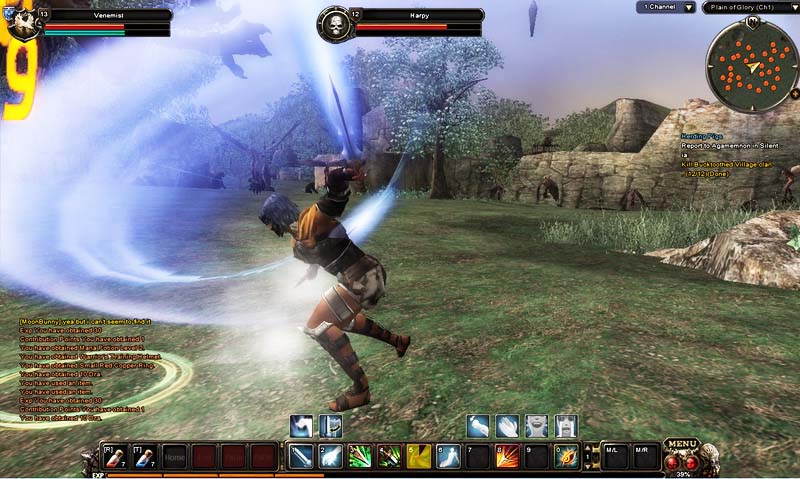The height and width of the screenshot is (479, 800).
Task: Activate the white ghost figure skill
Action: [449, 457]
